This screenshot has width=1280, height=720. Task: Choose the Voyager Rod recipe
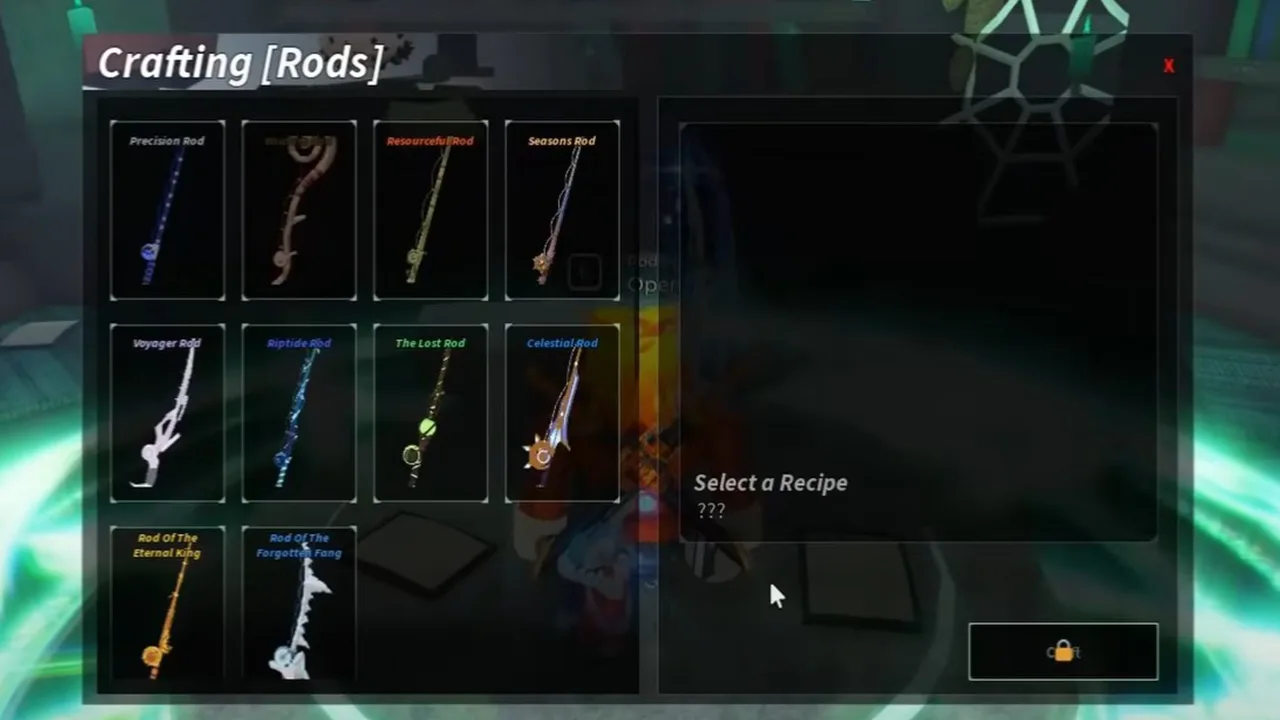point(167,411)
